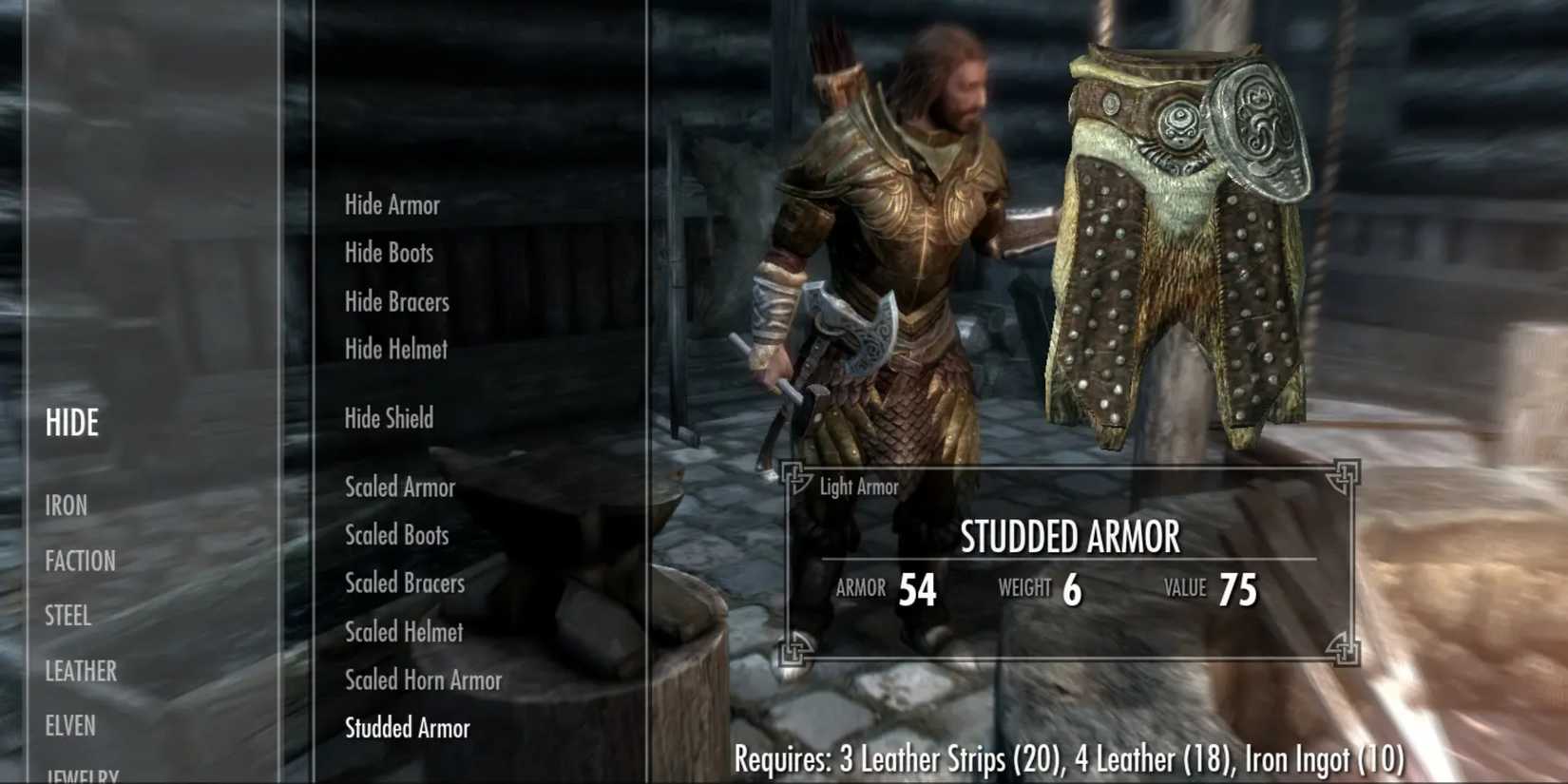Open the IRON crafting category
Screen dimensions: 1568x784
(x=66, y=506)
